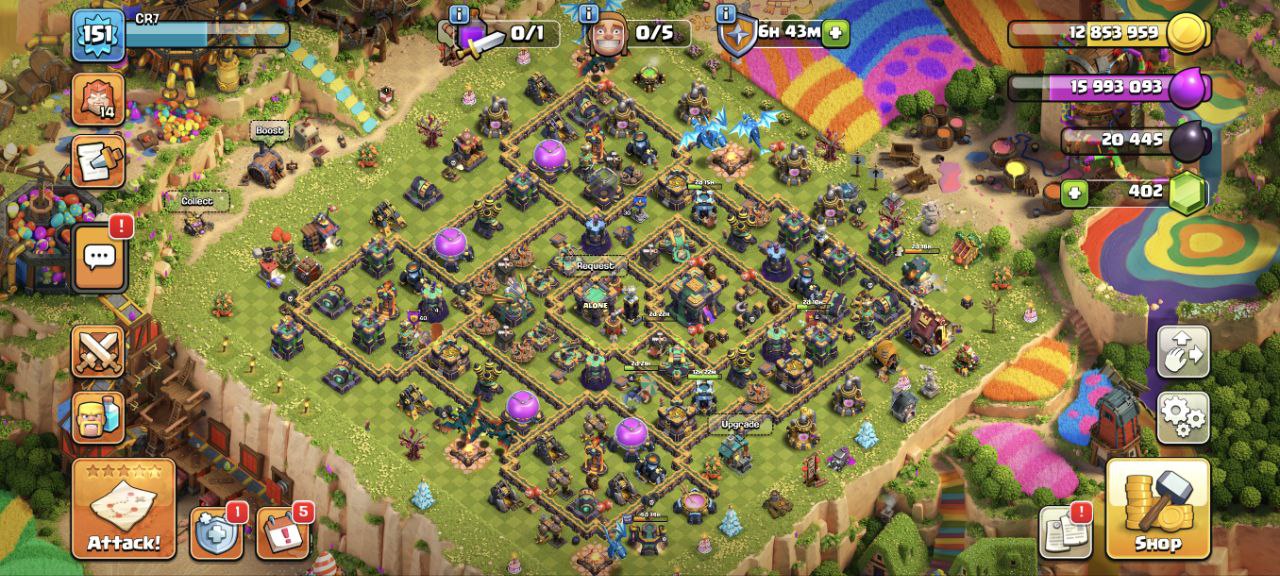Open the village layout editor icon
Image resolution: width=1280 pixels, height=576 pixels.
[1183, 351]
